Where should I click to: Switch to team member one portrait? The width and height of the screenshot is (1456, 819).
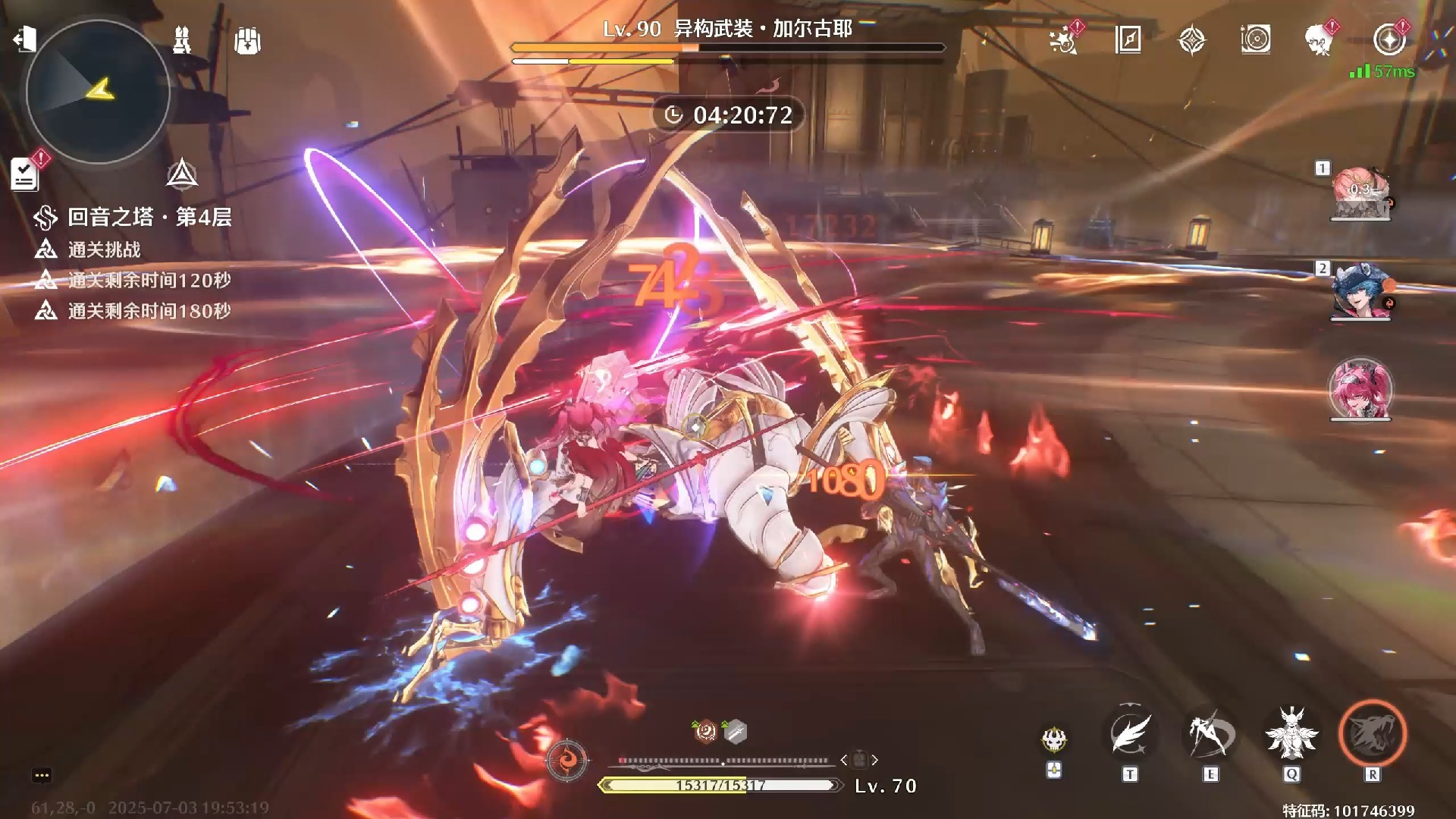1360,194
